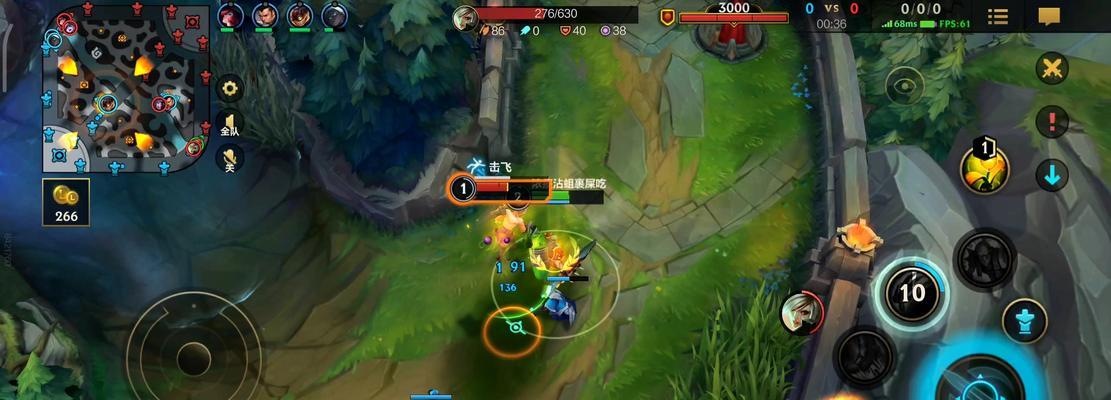1111x400 pixels.
Task: Tap the crossed swords attack ping
Action: click(x=1051, y=69)
